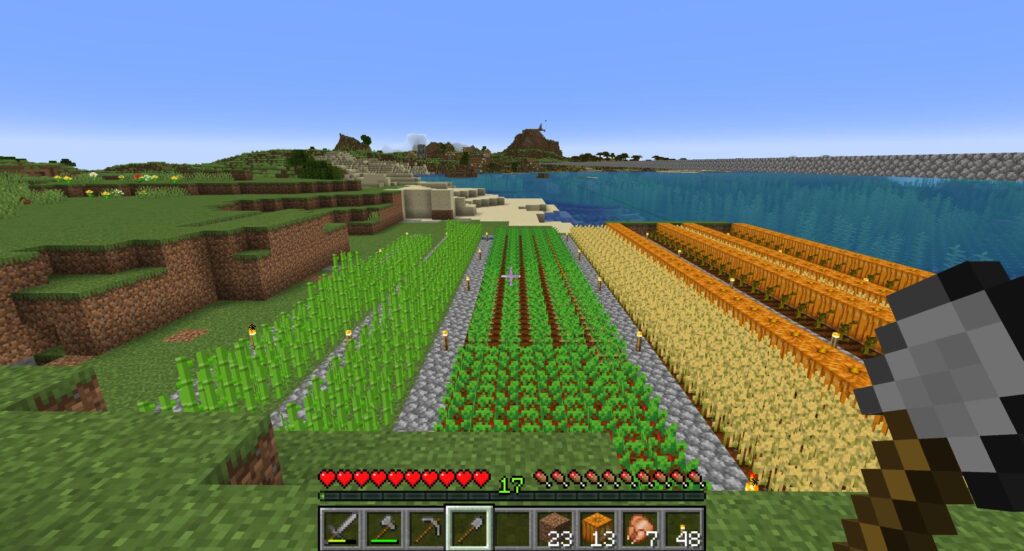The image size is (1024, 551).
Task: Select the axe hotbar slot
Action: [x=383, y=528]
